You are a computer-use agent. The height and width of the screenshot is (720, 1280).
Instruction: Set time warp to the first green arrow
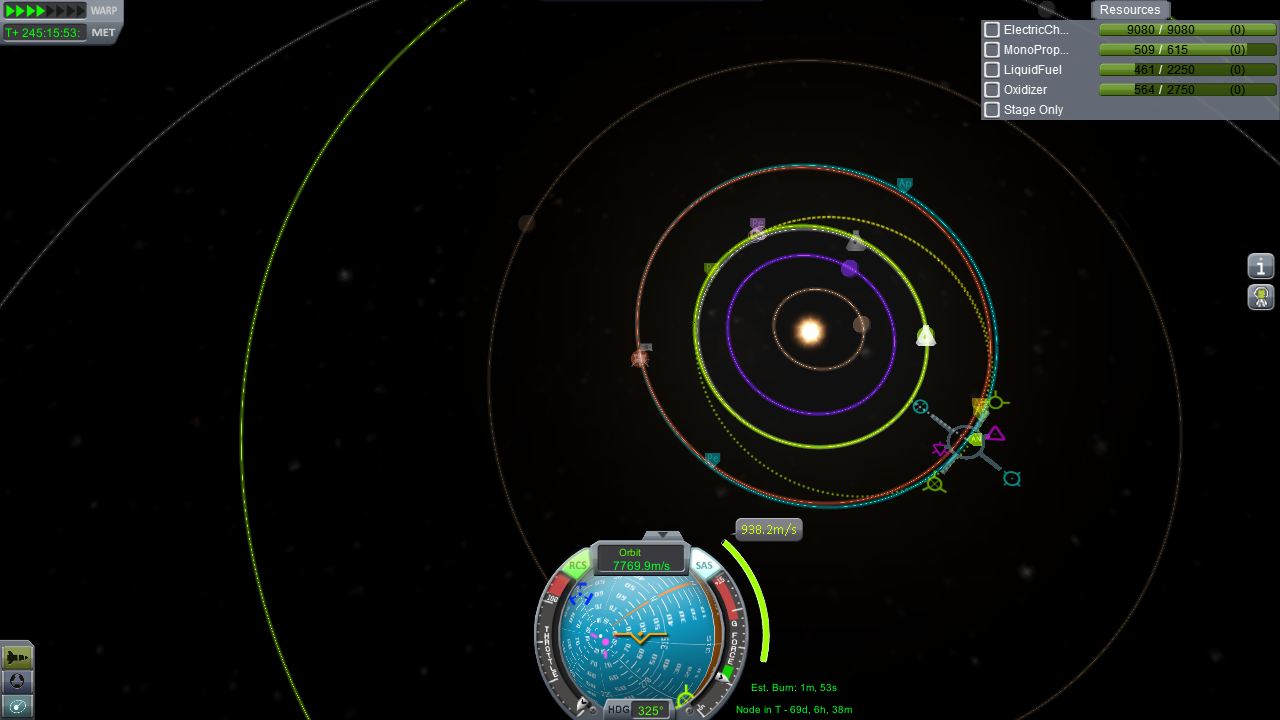(x=10, y=11)
